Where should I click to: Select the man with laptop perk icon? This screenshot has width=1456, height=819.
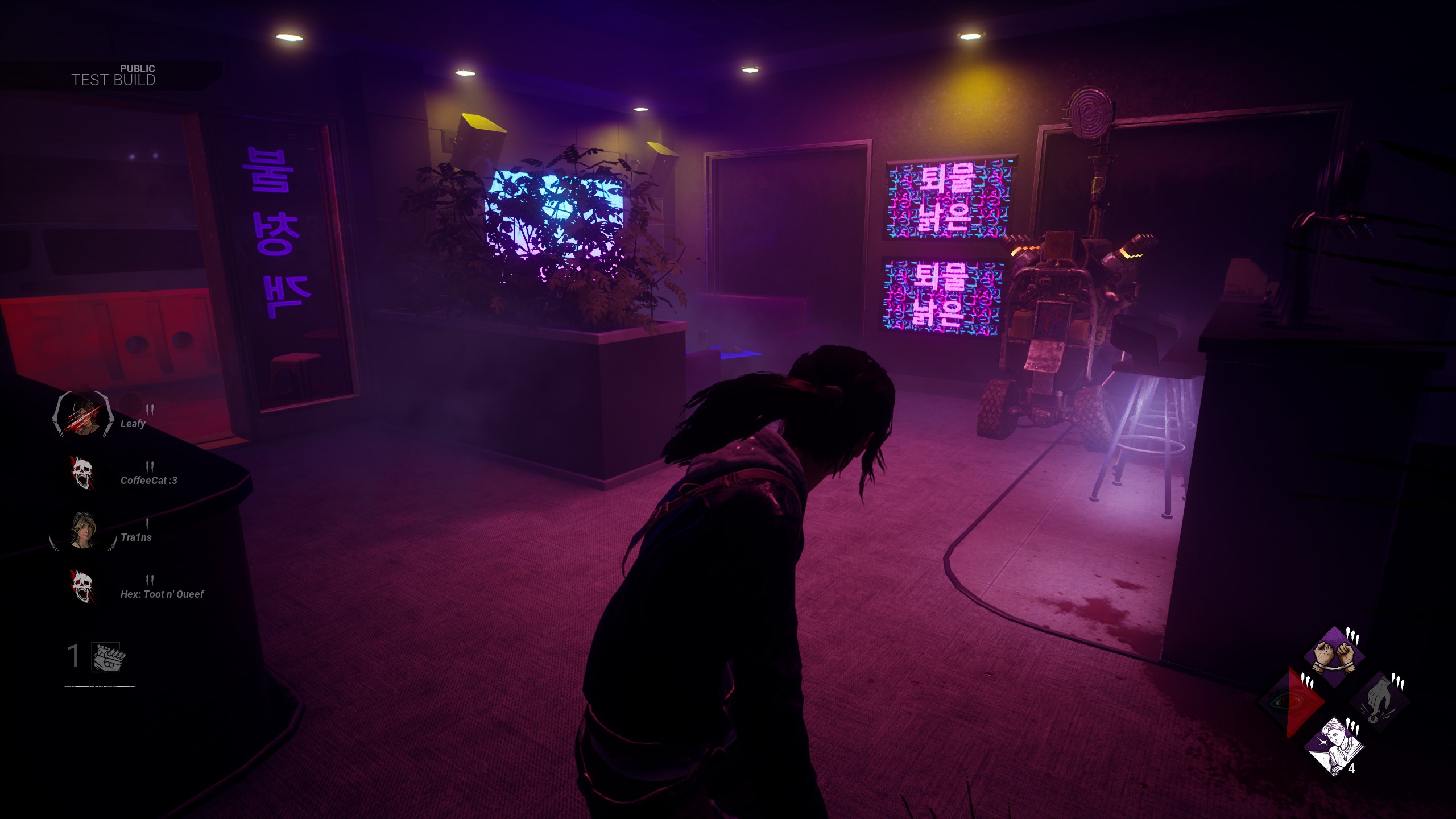(x=1334, y=745)
